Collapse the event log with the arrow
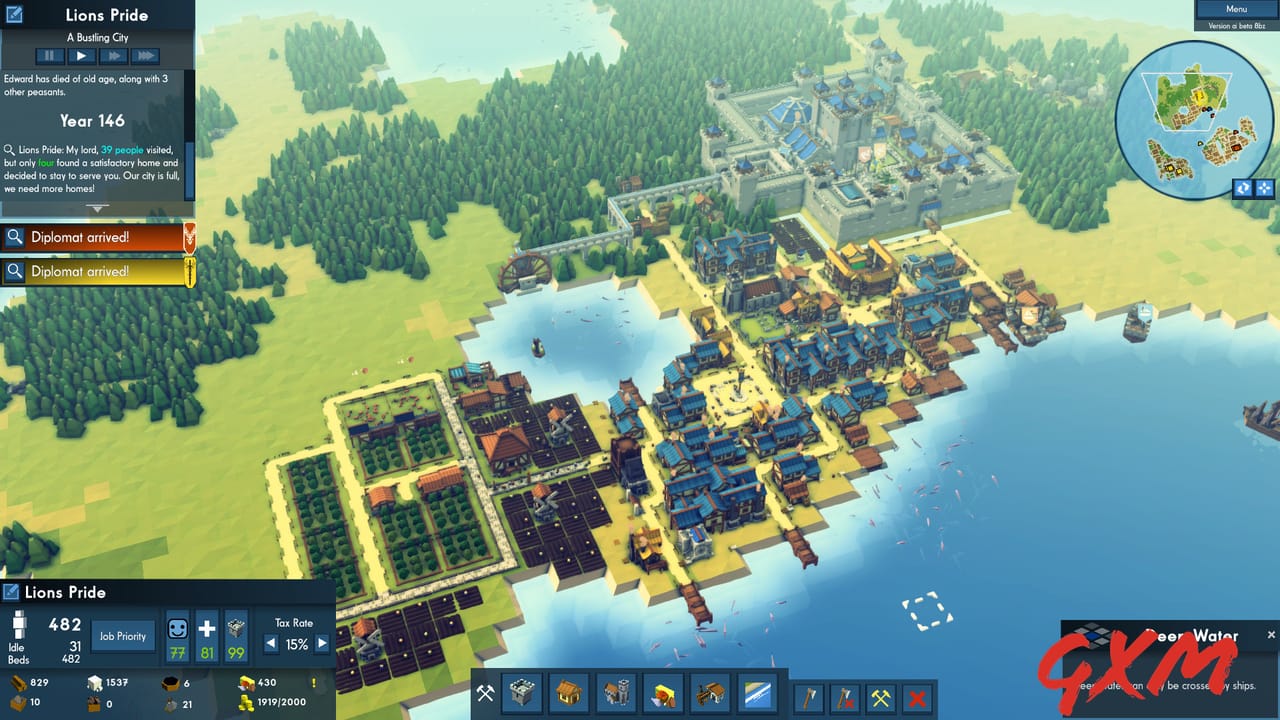Viewport: 1280px width, 720px height. click(x=97, y=209)
